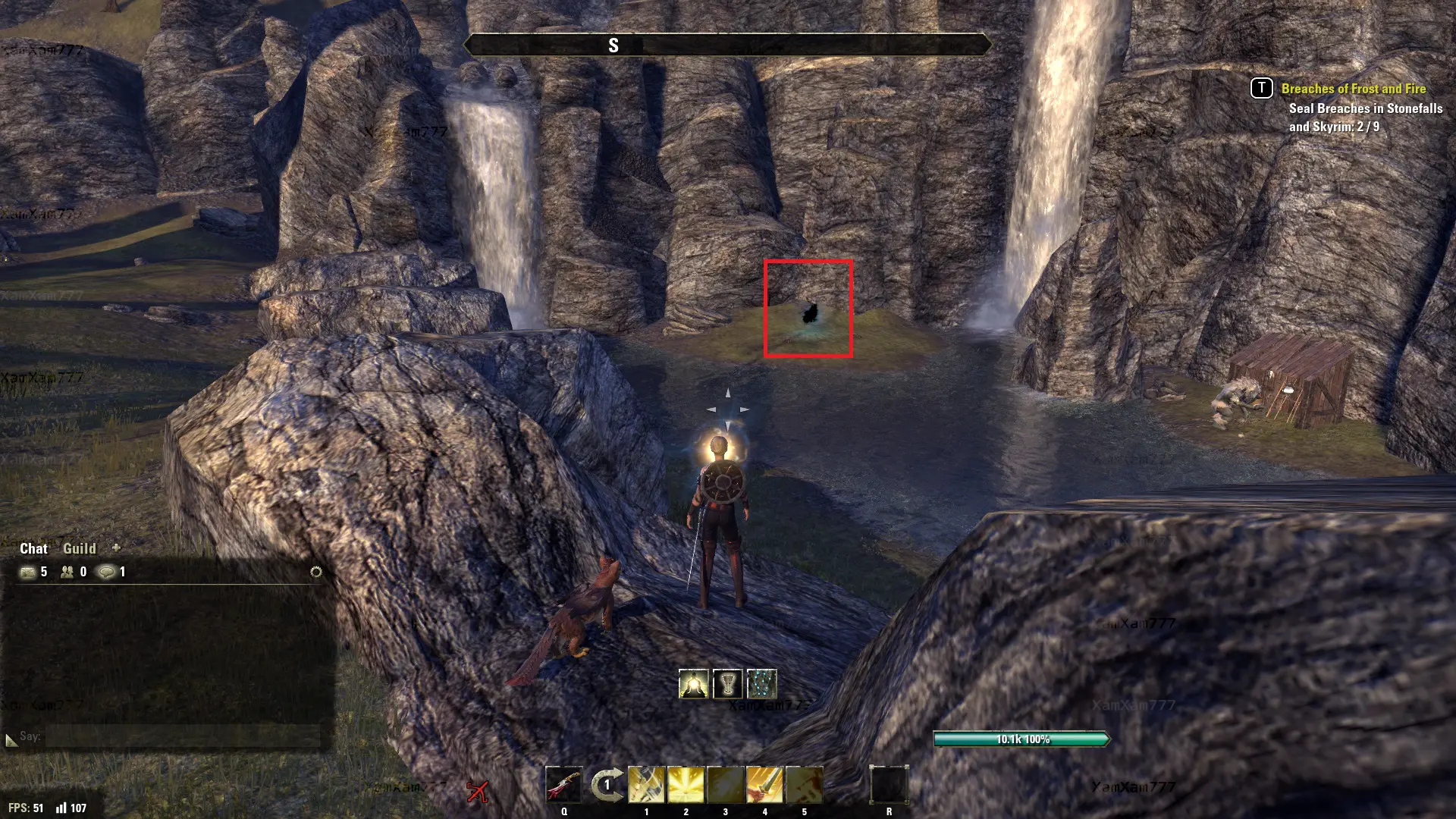Switch to the Guild chat tab

coord(79,548)
